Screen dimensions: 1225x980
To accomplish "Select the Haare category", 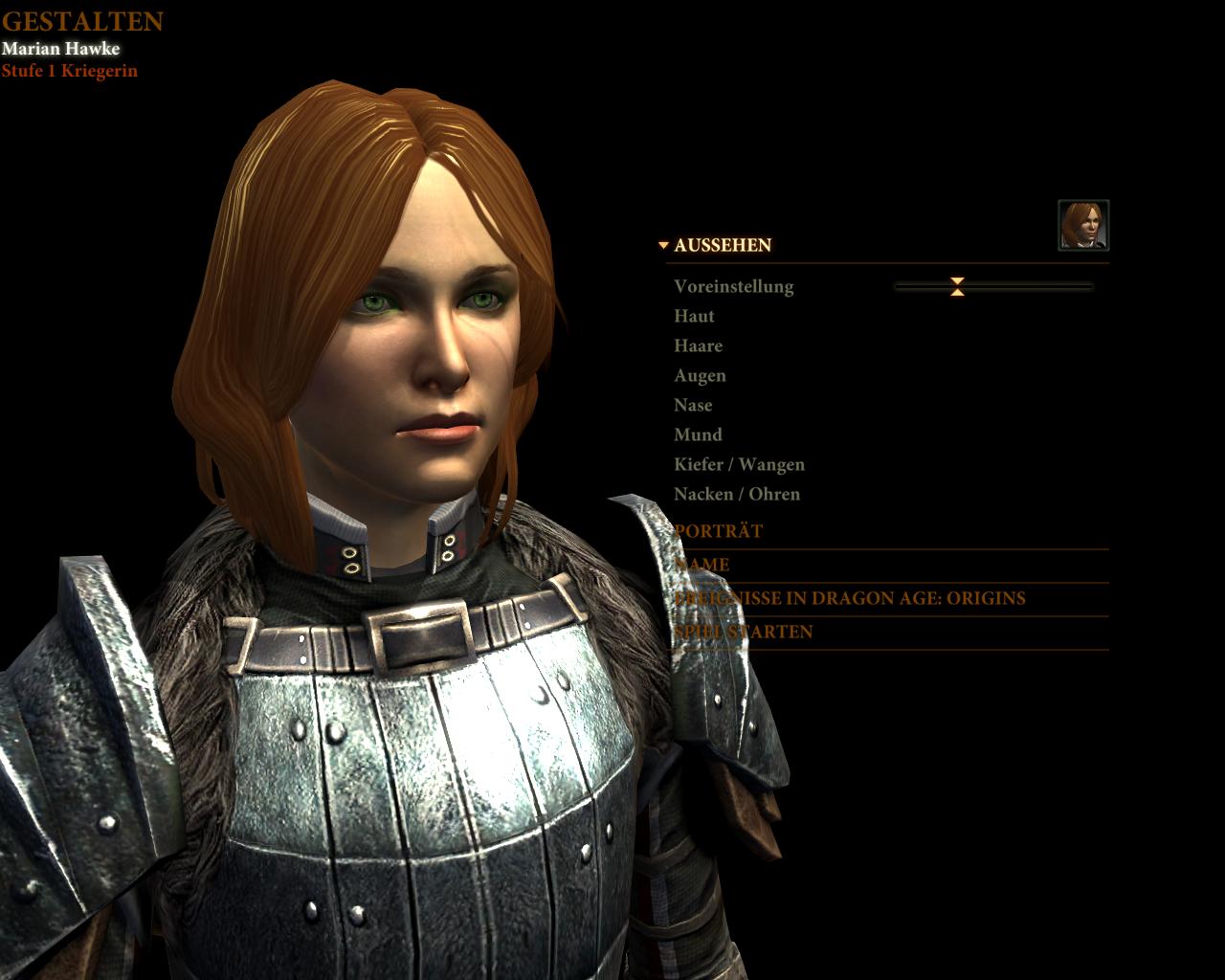I will (x=698, y=345).
